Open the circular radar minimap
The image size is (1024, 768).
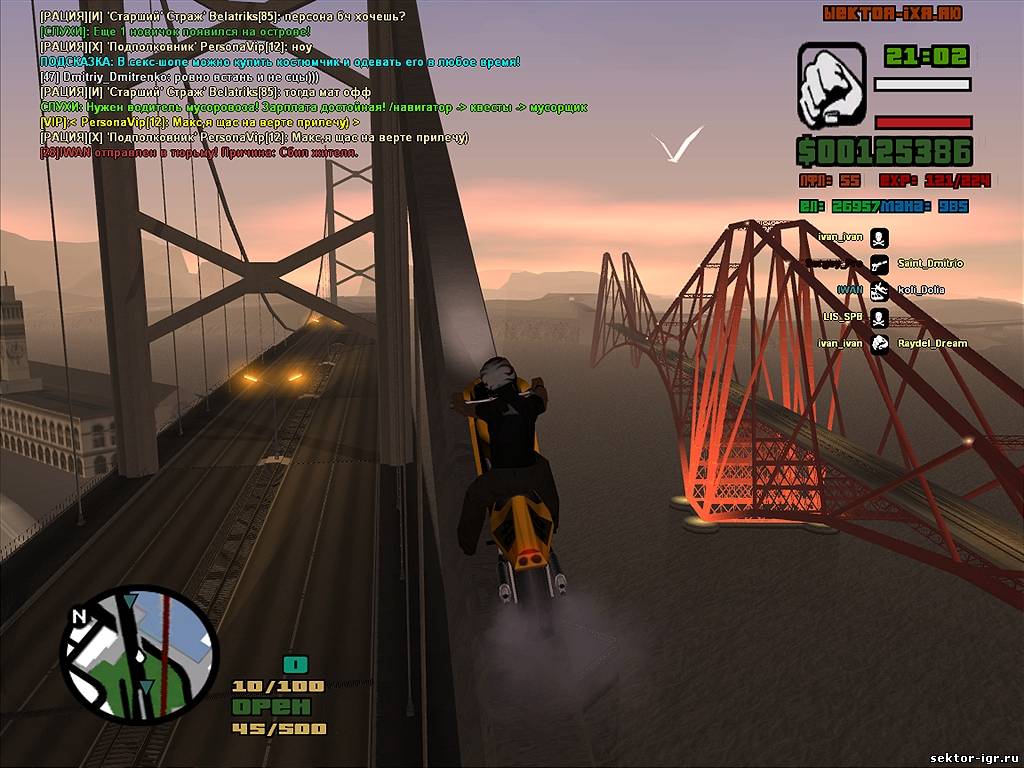(x=139, y=654)
